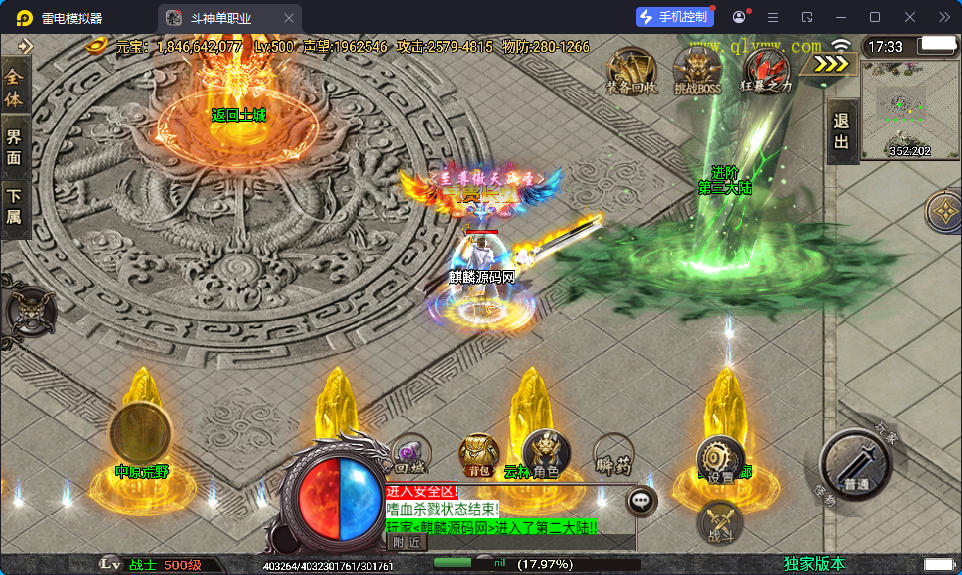Close the 斗神单职业 emulator tab
This screenshot has height=575, width=962.
pos(289,18)
